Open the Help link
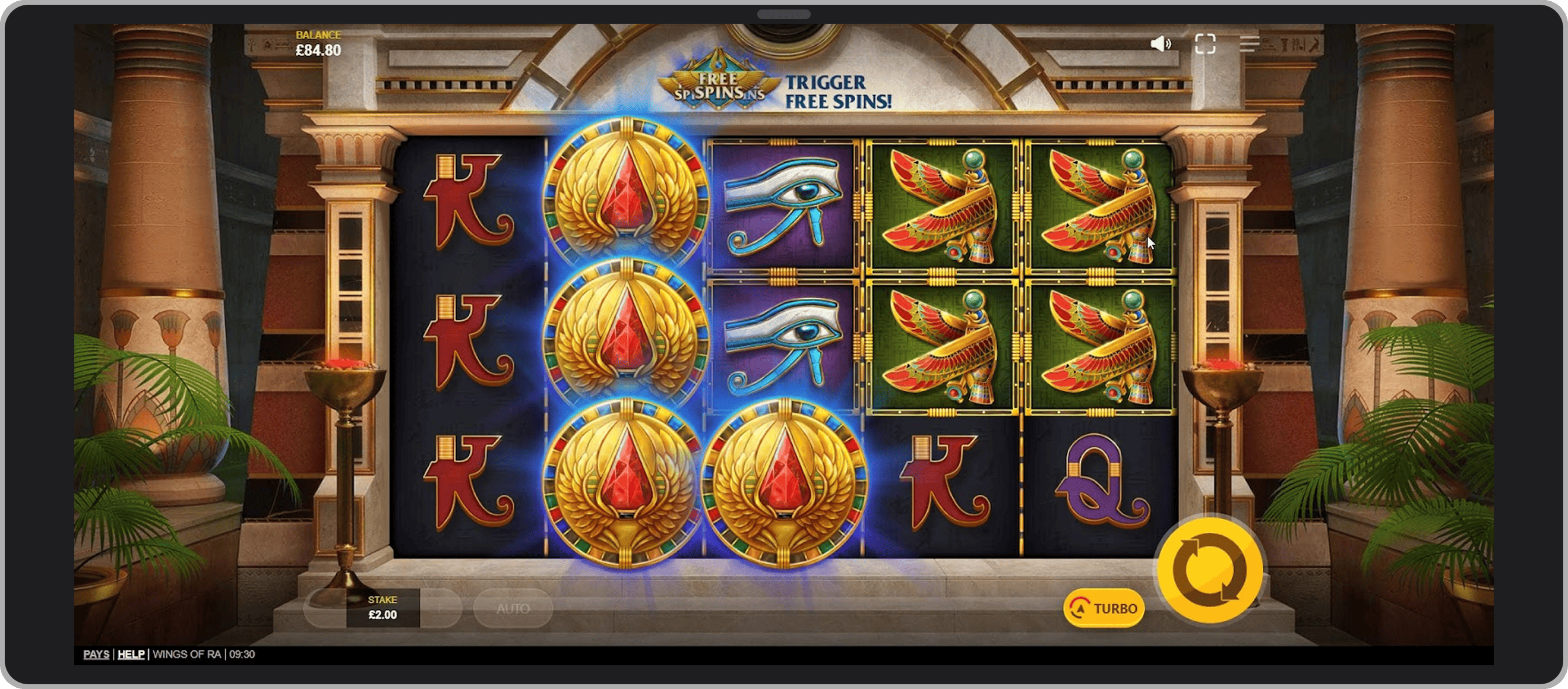Image resolution: width=1568 pixels, height=689 pixels. [131, 655]
